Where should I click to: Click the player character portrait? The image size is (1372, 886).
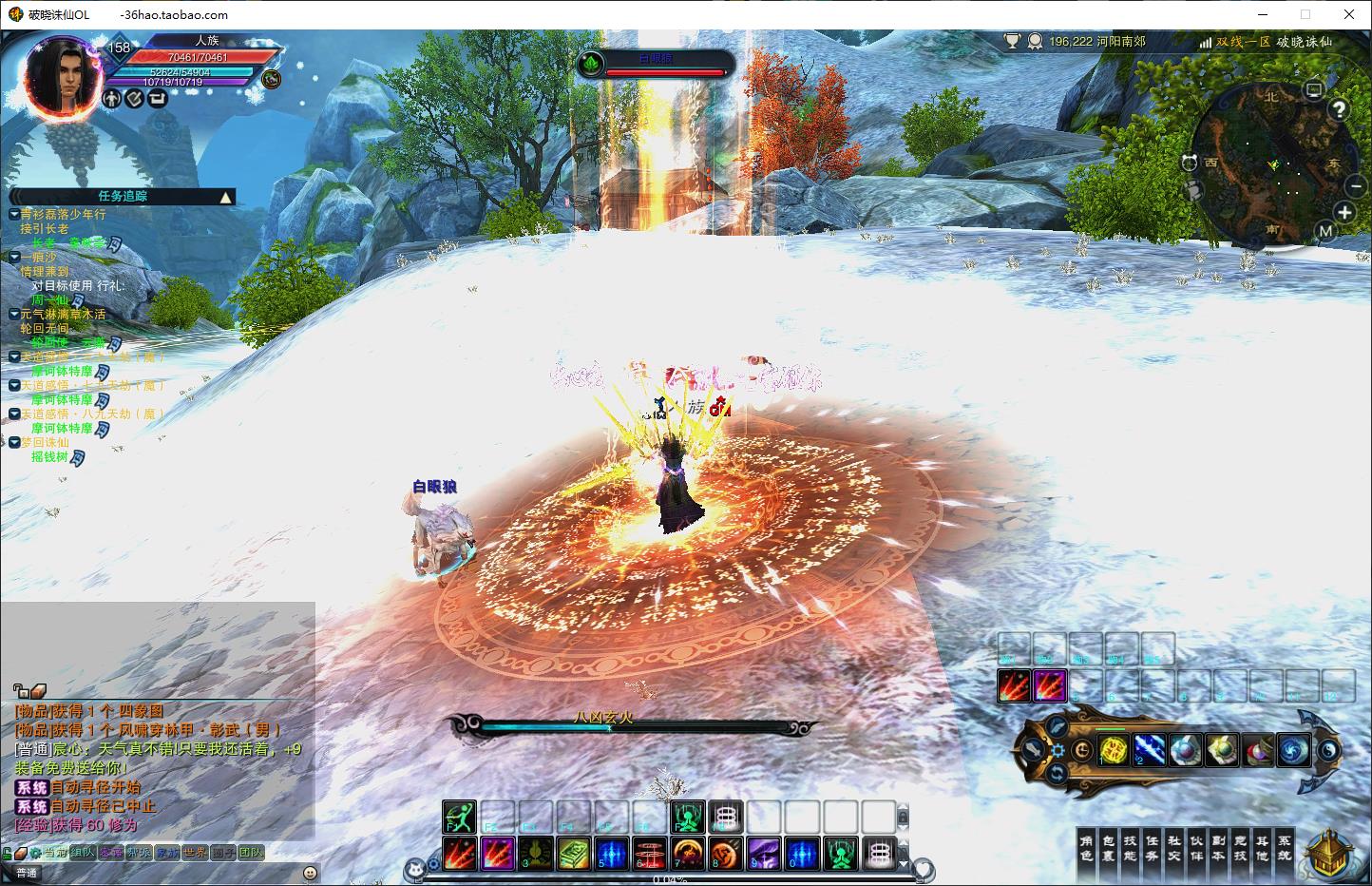tap(63, 75)
